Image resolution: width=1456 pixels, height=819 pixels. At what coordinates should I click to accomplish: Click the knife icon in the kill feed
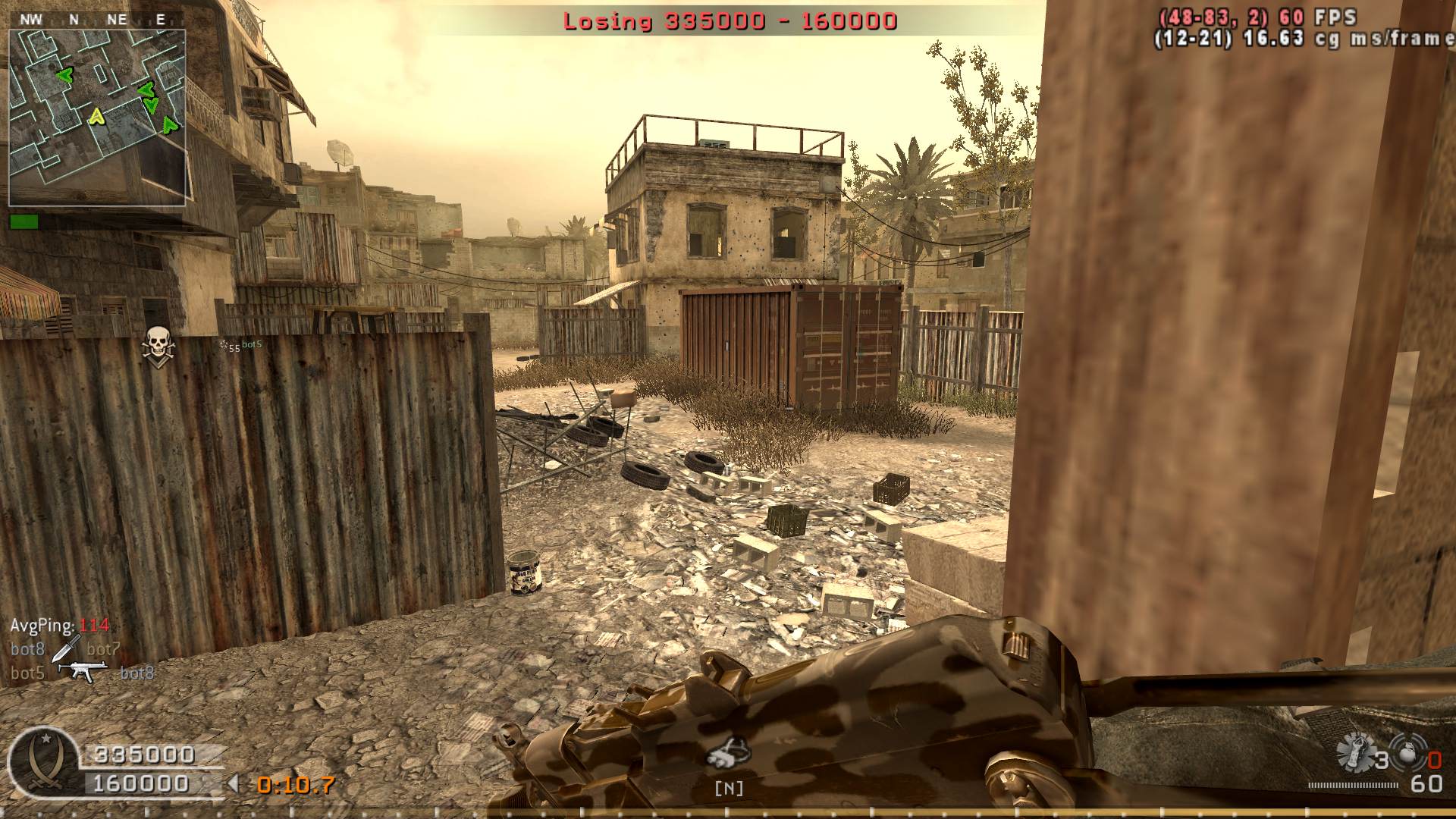tap(66, 648)
